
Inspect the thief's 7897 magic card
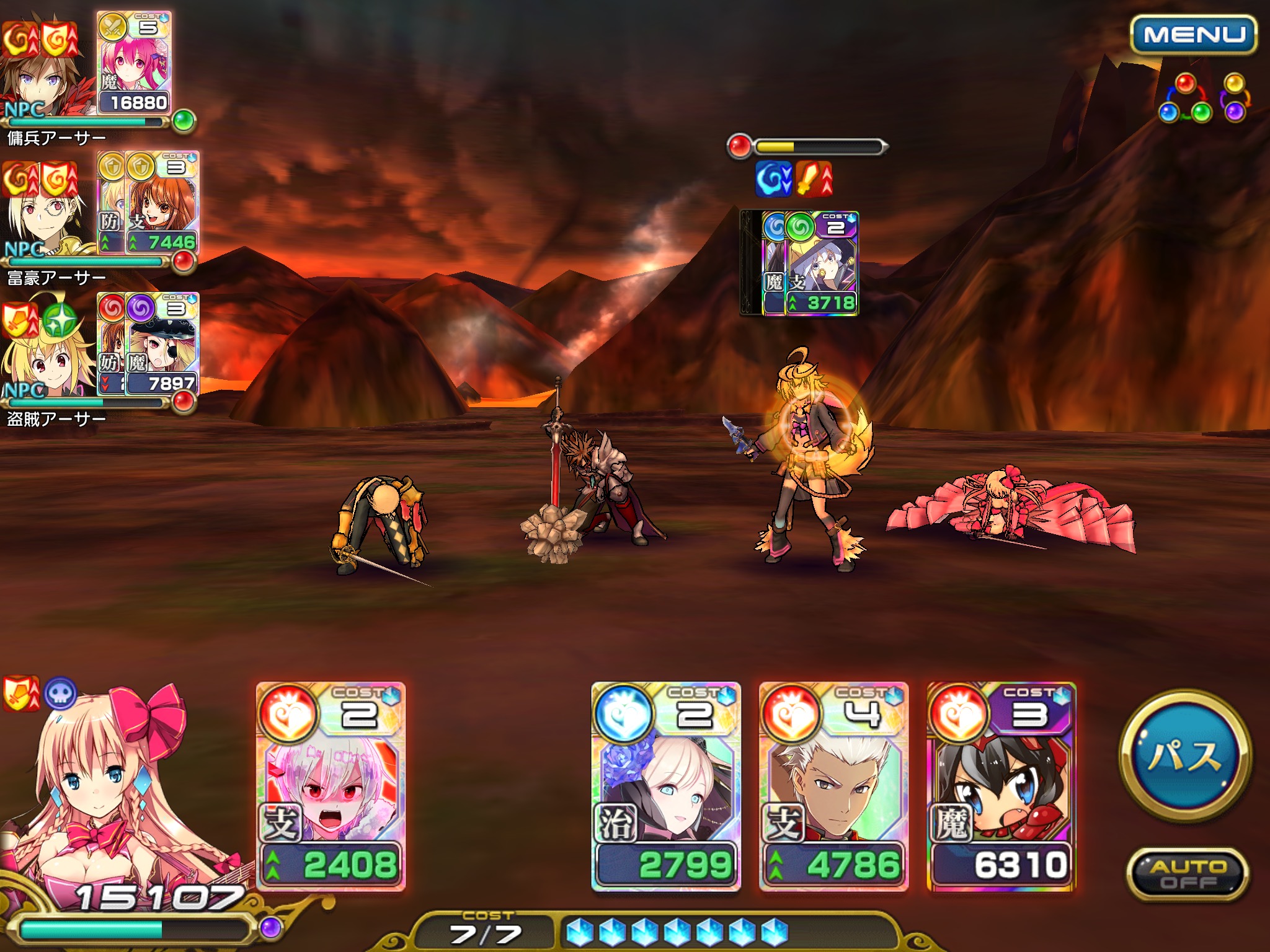click(x=161, y=344)
